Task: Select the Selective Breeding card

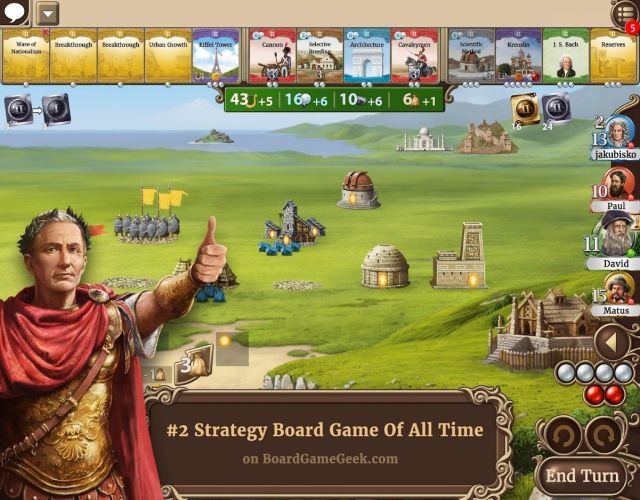Action: [x=319, y=56]
